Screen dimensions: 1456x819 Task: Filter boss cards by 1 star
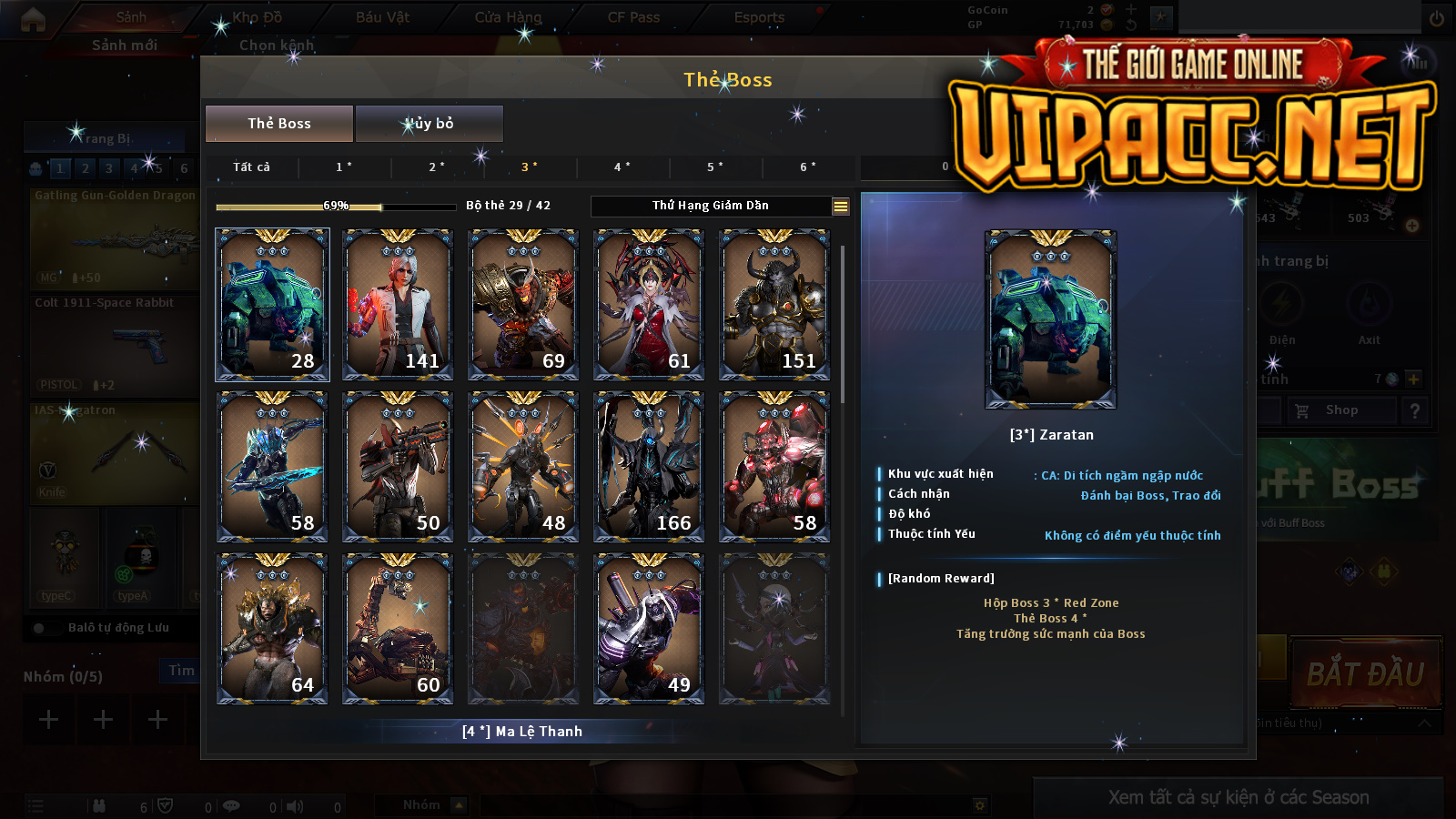pyautogui.click(x=344, y=167)
